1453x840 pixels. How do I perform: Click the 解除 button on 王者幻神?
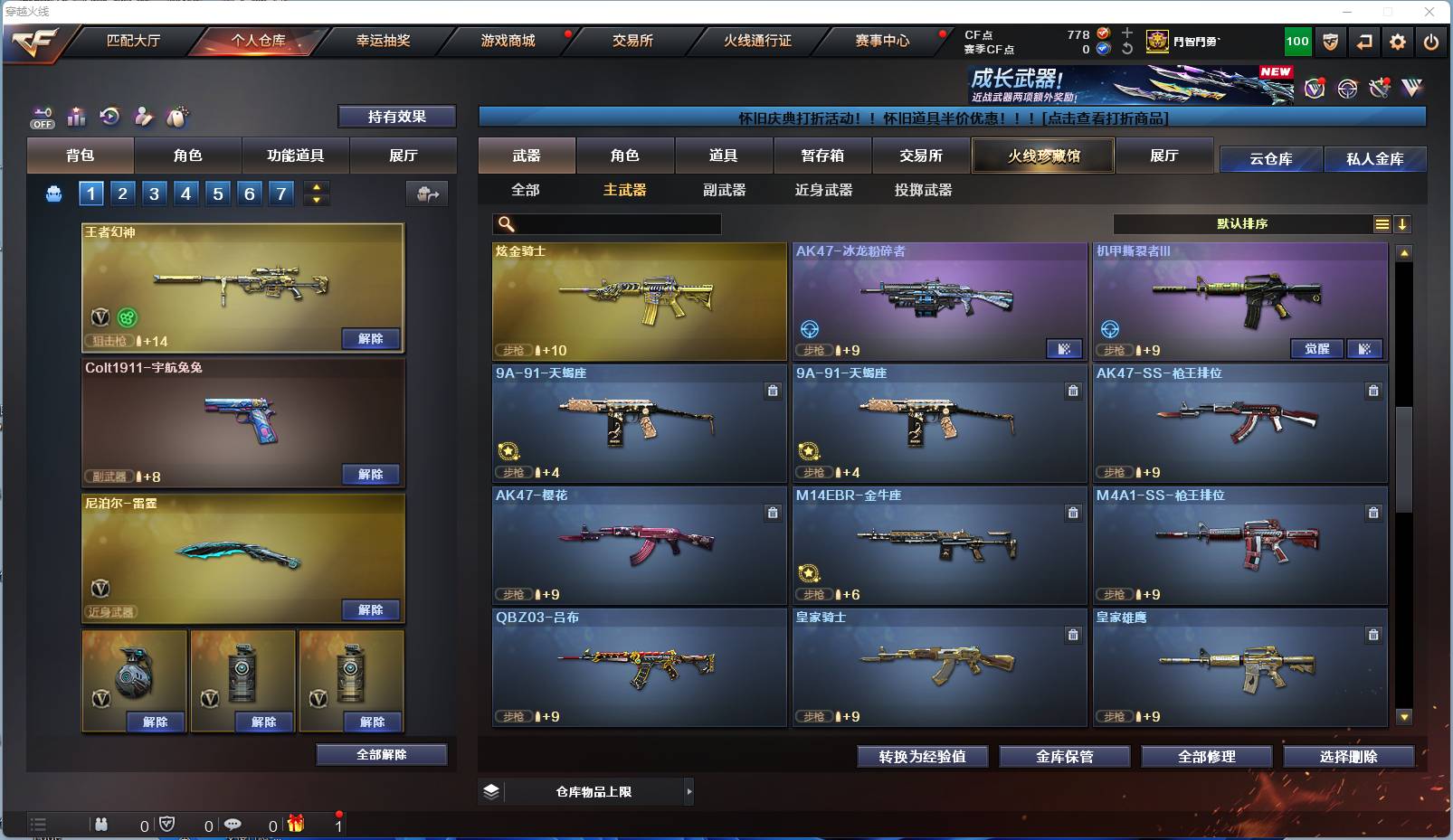pyautogui.click(x=370, y=338)
